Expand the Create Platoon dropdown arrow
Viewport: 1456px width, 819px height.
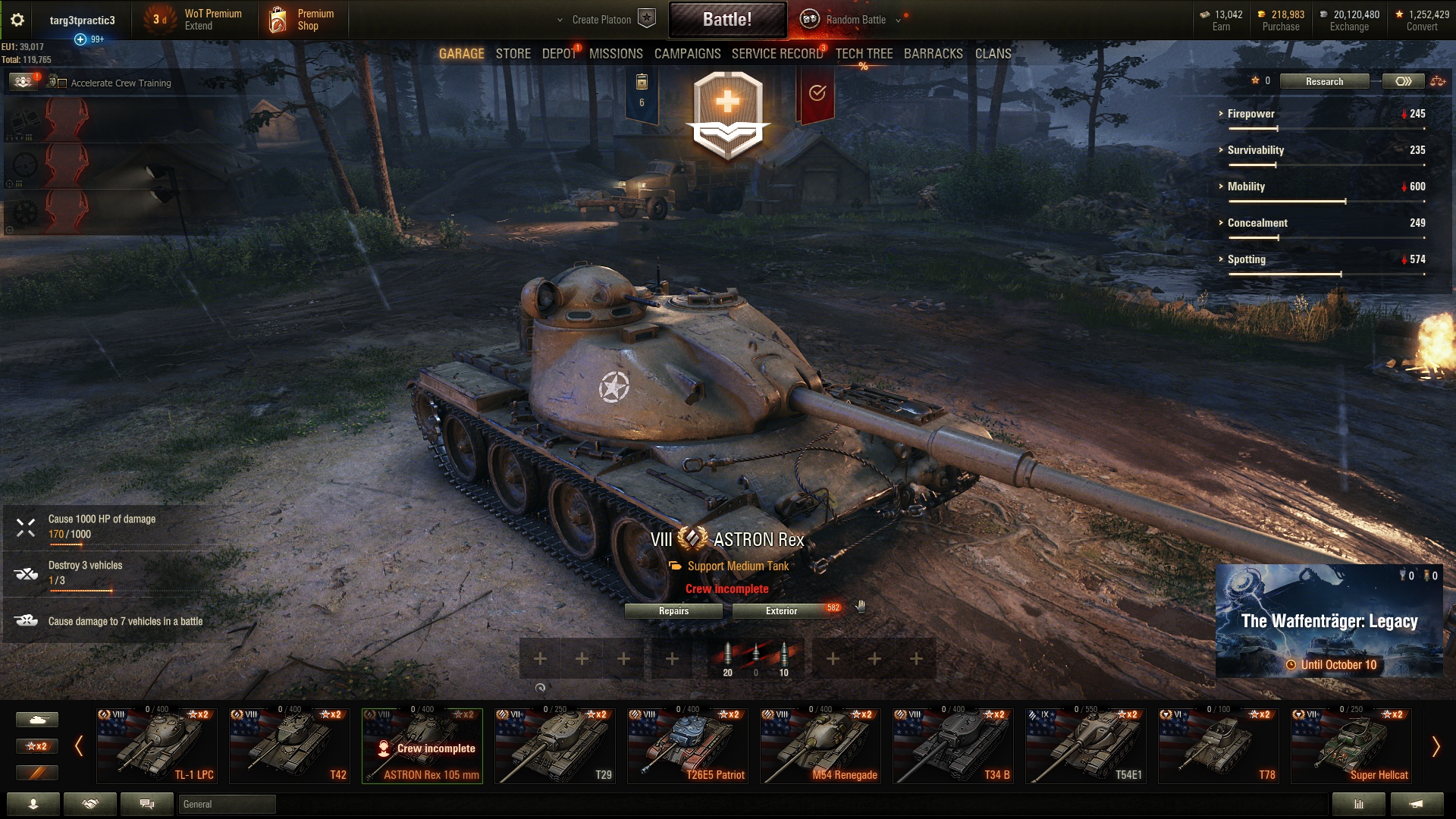point(558,20)
